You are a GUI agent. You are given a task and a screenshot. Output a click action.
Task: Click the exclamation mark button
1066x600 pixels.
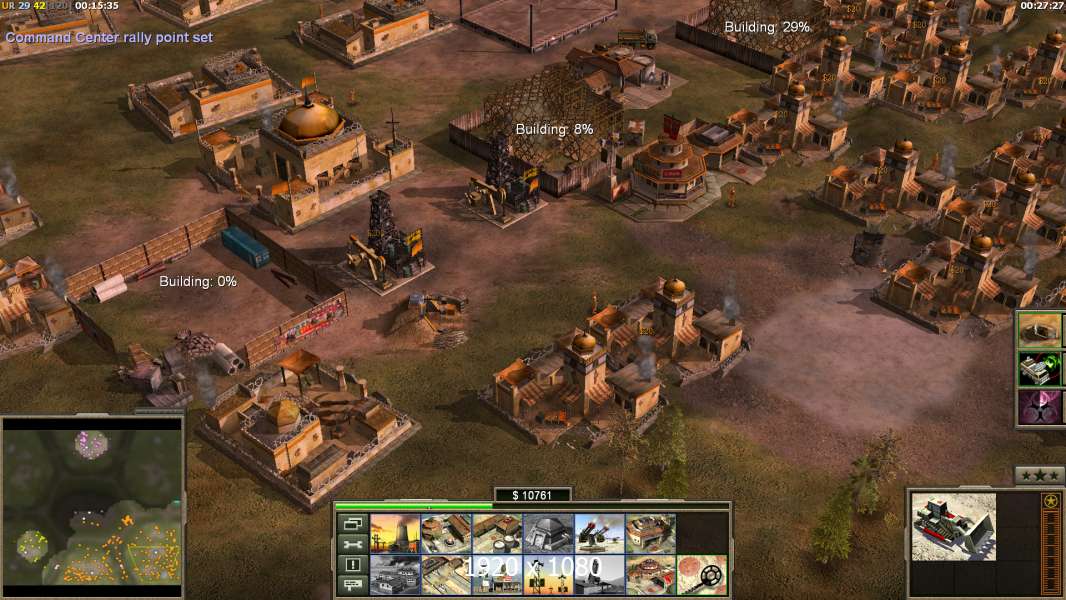tap(353, 565)
